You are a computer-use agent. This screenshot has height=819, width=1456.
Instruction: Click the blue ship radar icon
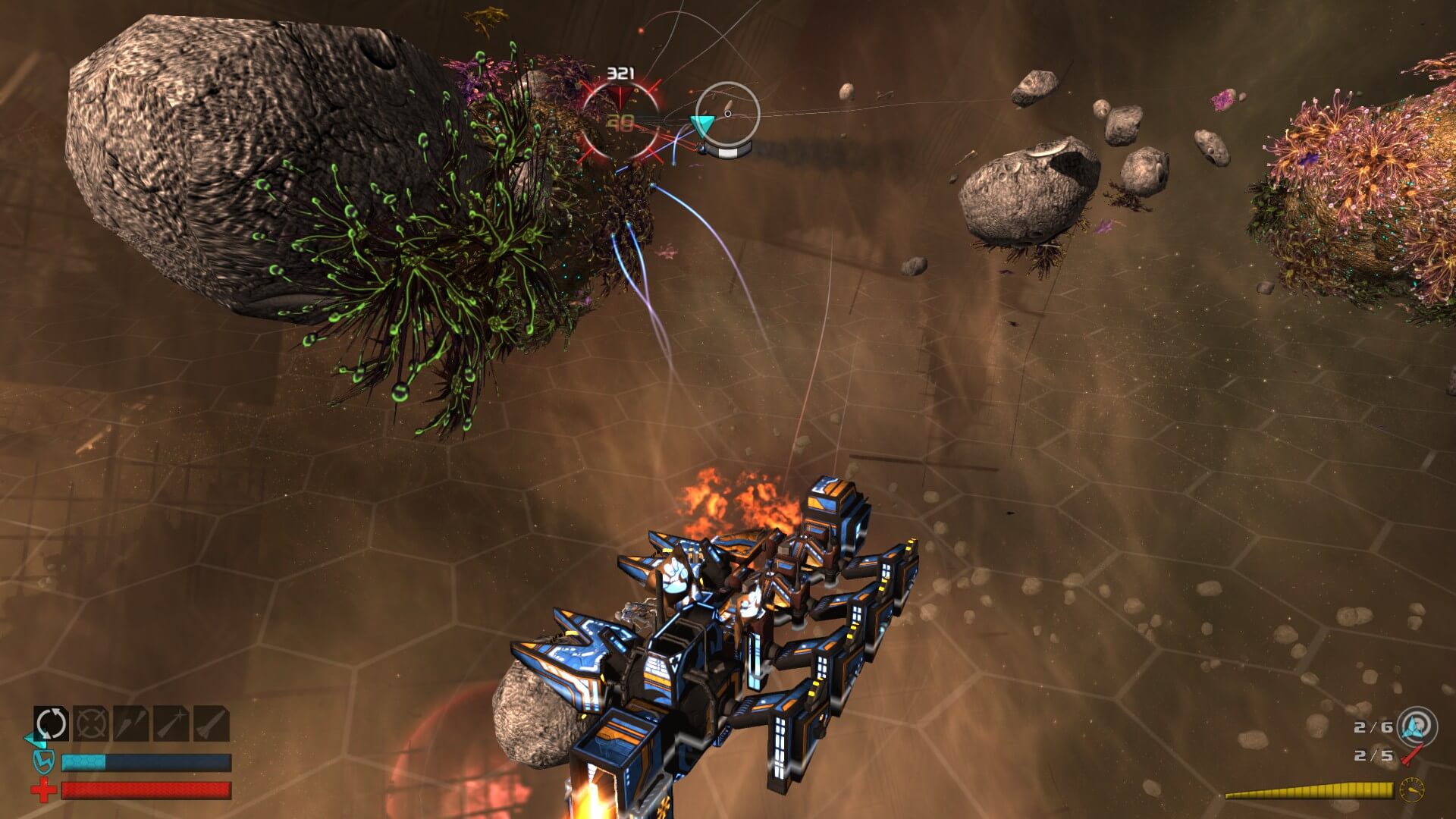(x=1417, y=726)
